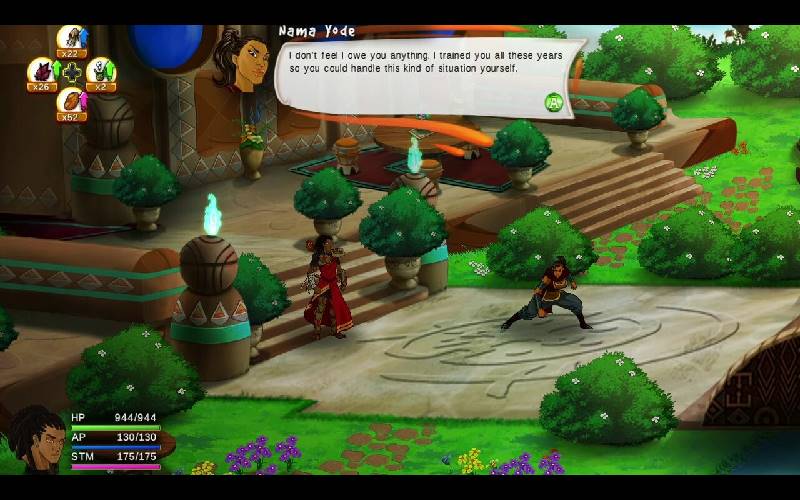Viewport: 800px width, 500px height.
Task: Select the green potion item with 2 left
Action: (100, 72)
